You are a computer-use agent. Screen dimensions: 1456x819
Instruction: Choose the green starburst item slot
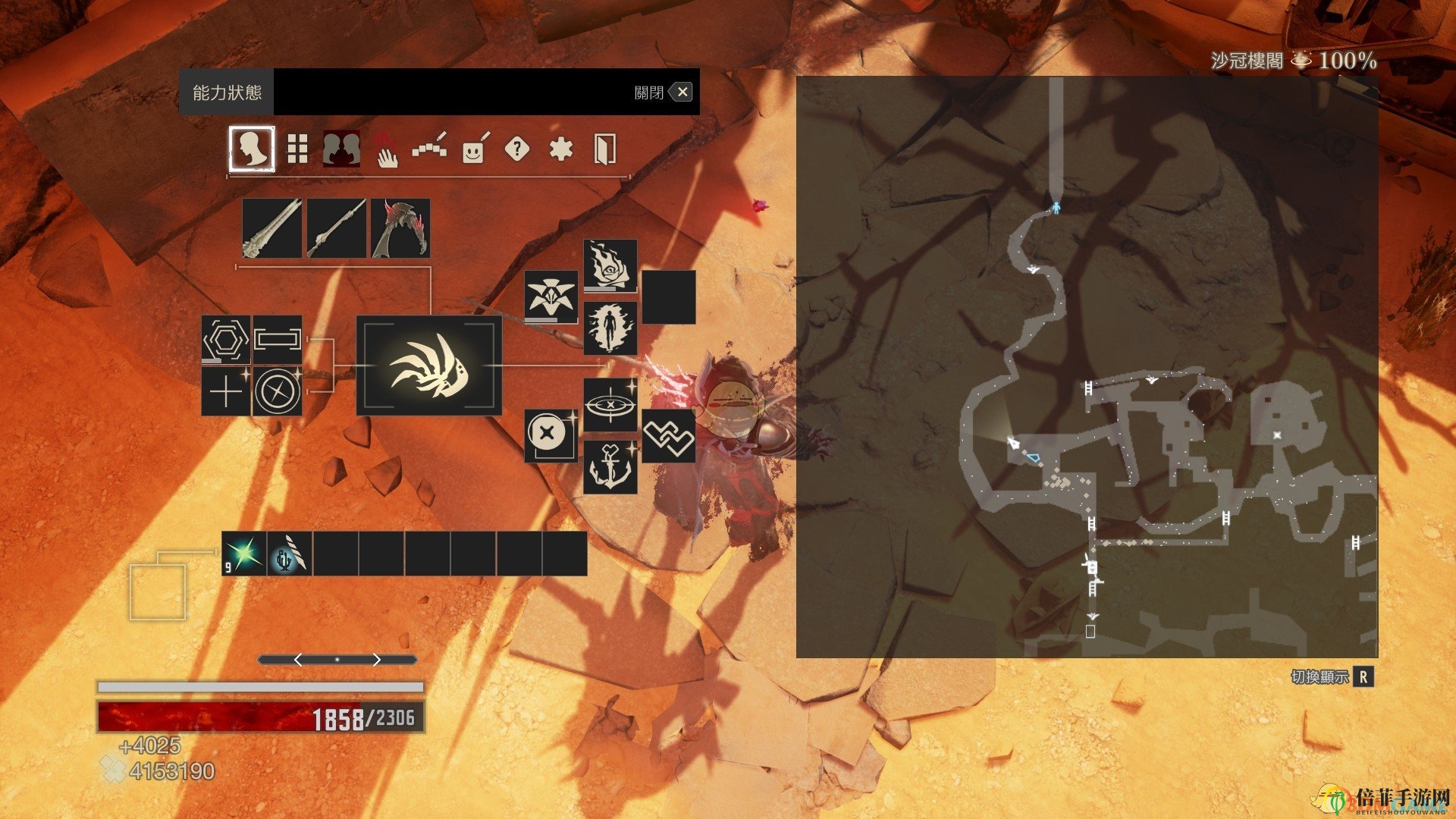tap(244, 554)
